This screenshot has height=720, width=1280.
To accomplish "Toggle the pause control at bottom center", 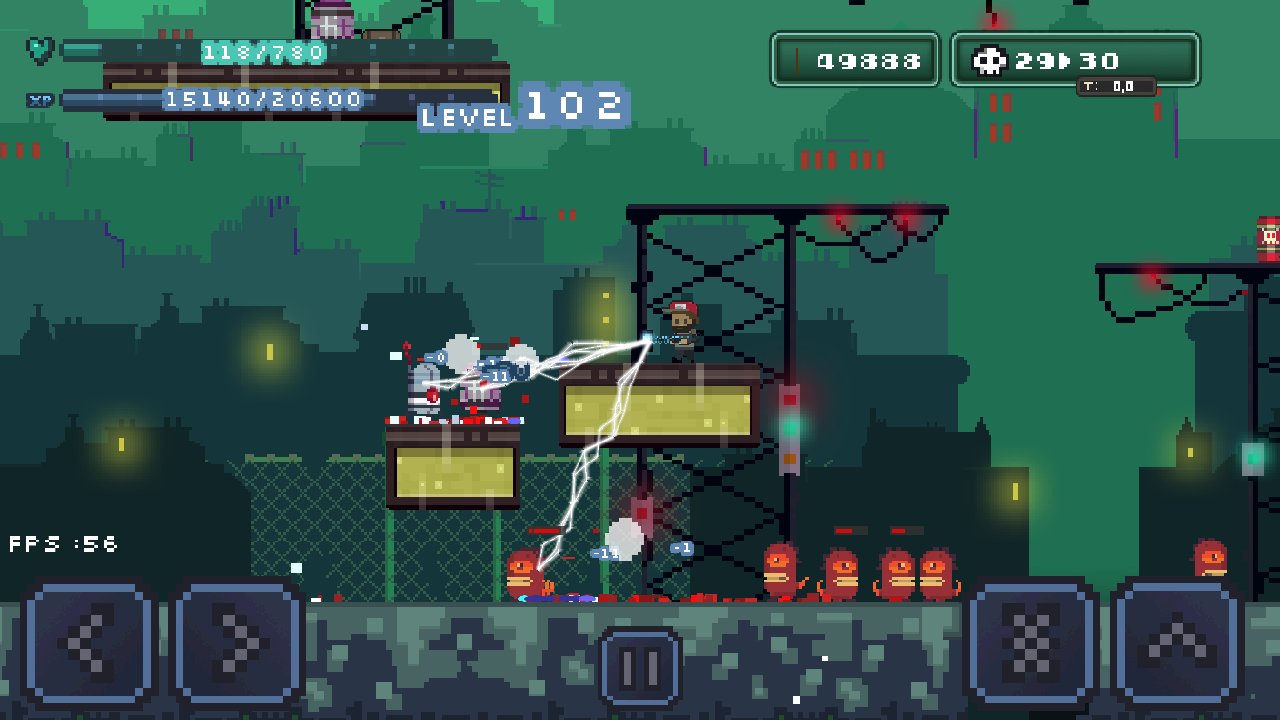I will (x=640, y=666).
